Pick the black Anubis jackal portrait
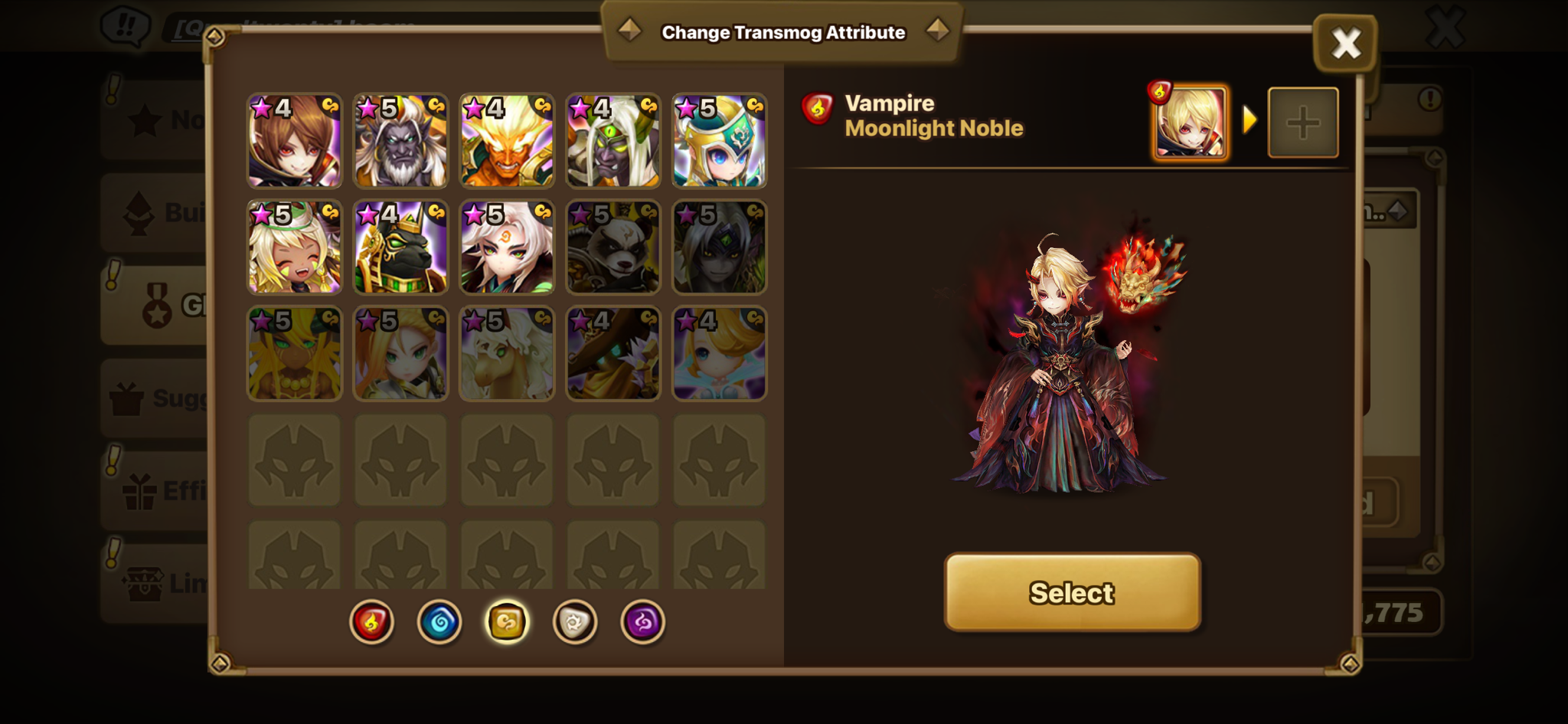1568x724 pixels. 400,247
